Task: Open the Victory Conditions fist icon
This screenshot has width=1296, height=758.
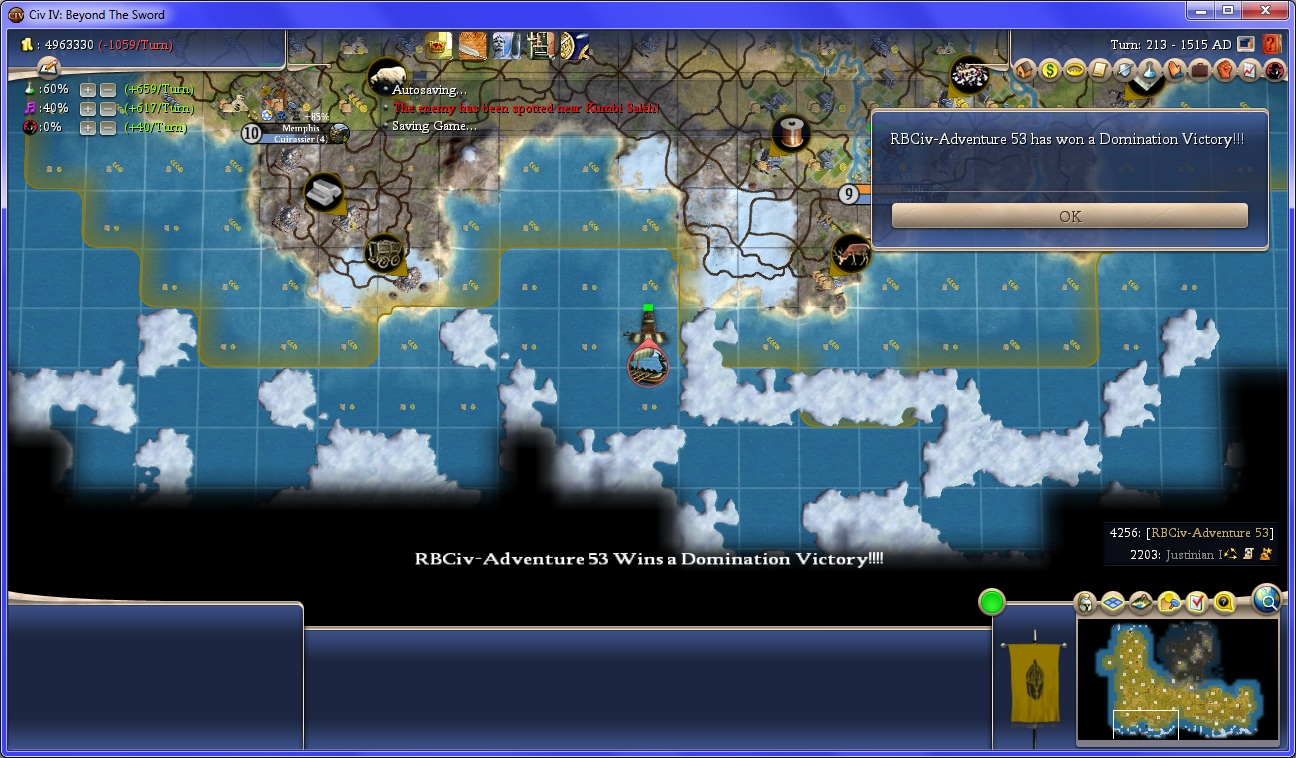Action: click(1224, 70)
